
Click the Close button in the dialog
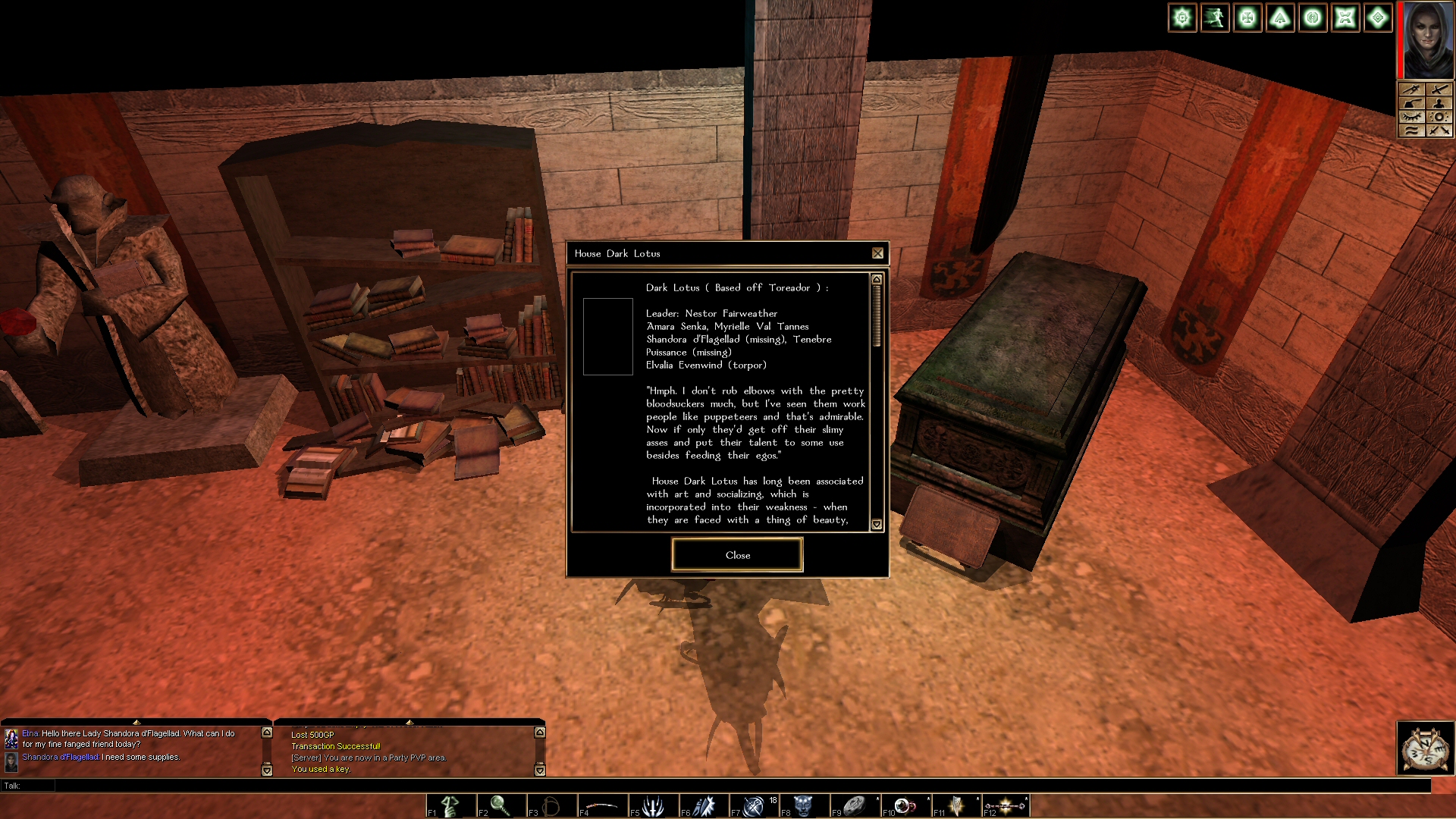737,555
